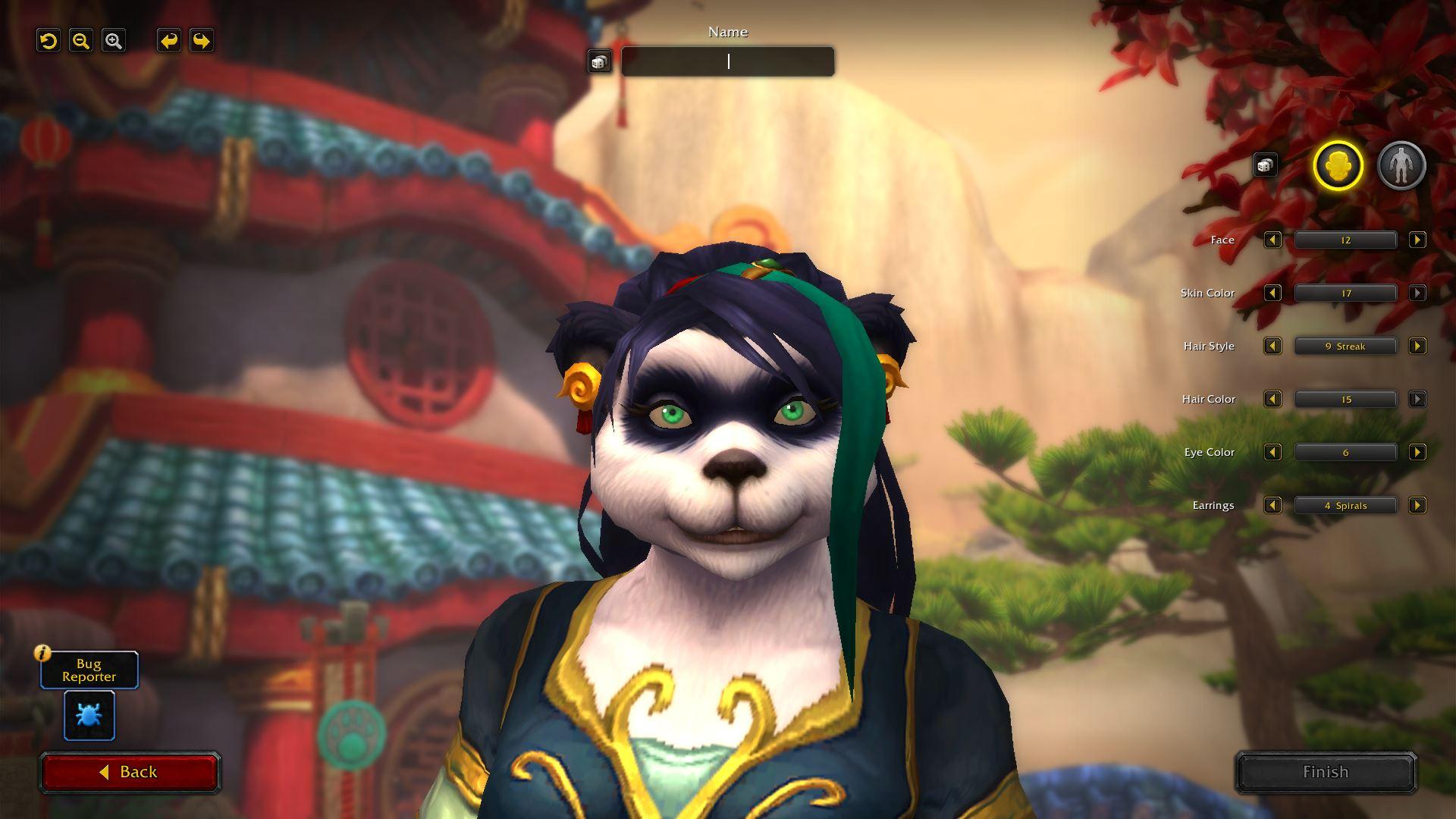Click the camera reset rotation icon
The height and width of the screenshot is (819, 1456).
(48, 40)
